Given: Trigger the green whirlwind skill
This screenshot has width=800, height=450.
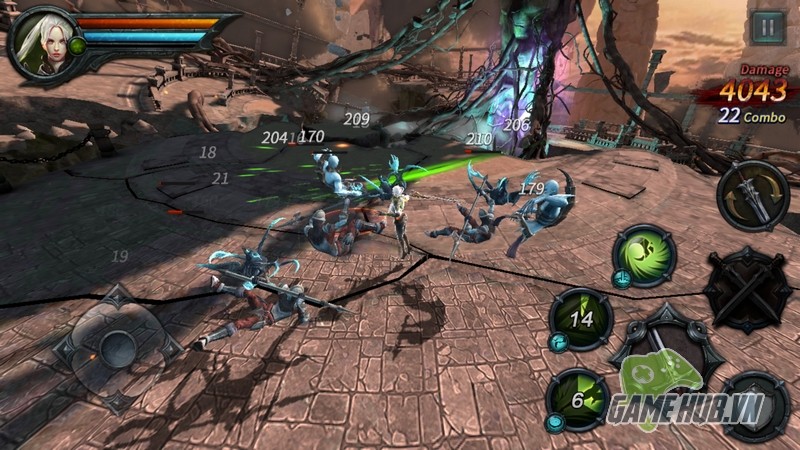Looking at the screenshot, I should click(x=642, y=254).
